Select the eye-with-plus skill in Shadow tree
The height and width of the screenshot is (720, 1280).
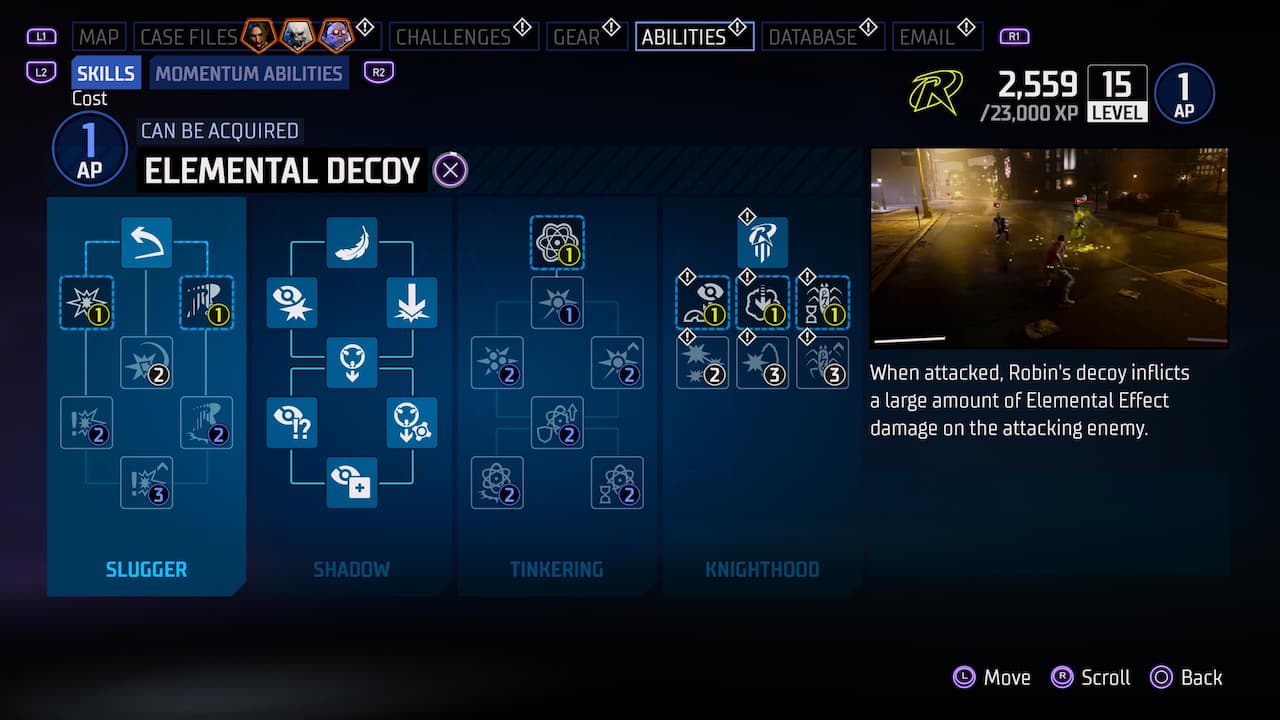pyautogui.click(x=351, y=483)
